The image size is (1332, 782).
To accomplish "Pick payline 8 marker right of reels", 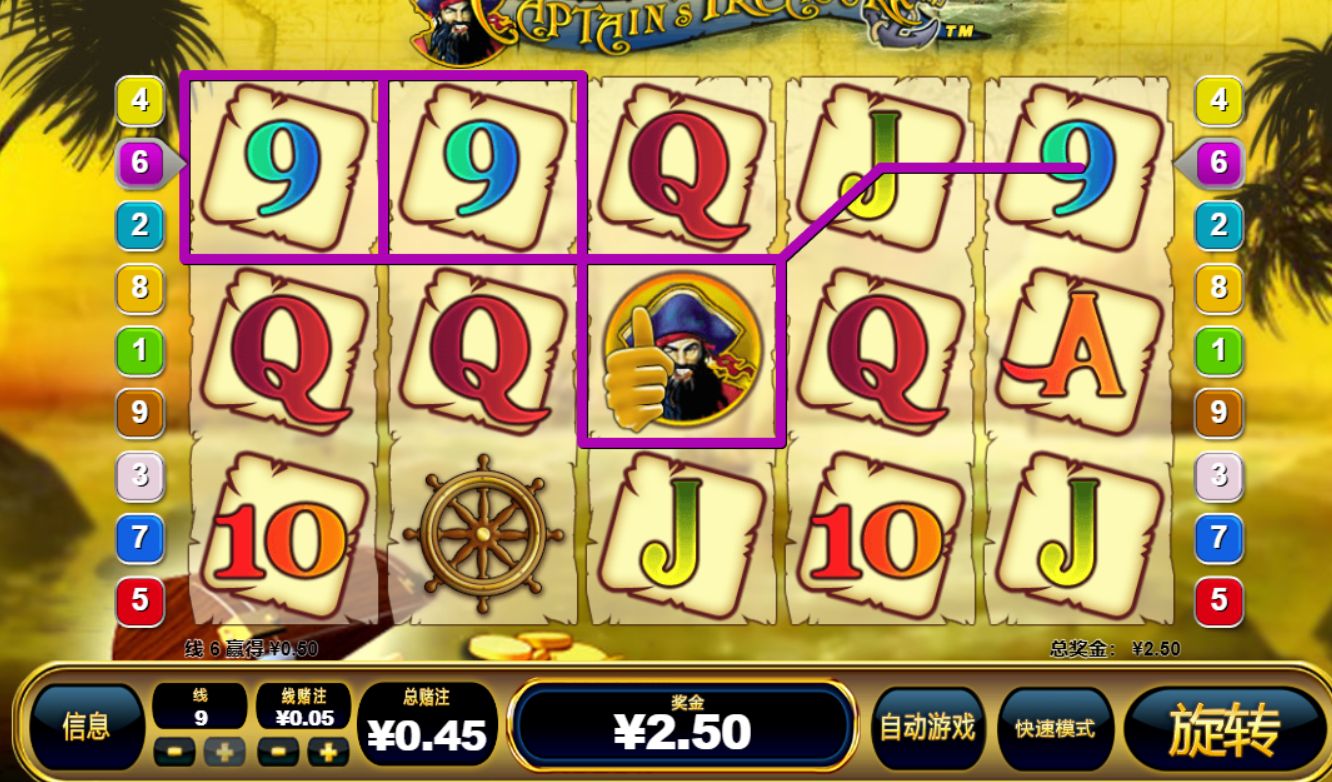I will pos(1218,288).
